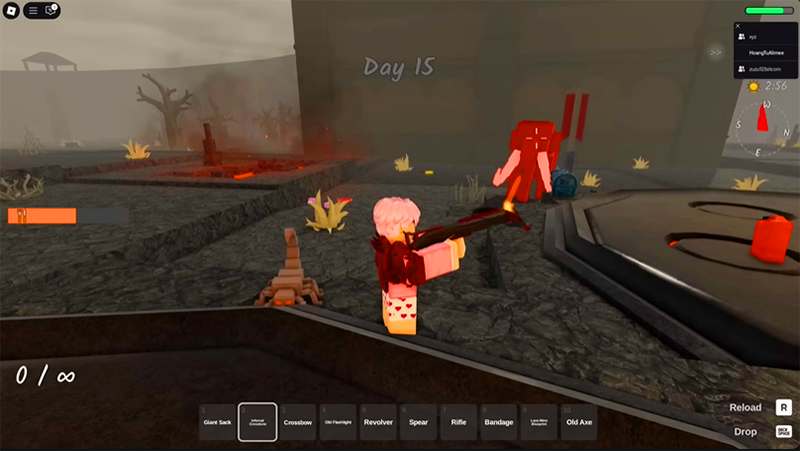Close the player list panel
Image resolution: width=800 pixels, height=451 pixels.
(738, 26)
